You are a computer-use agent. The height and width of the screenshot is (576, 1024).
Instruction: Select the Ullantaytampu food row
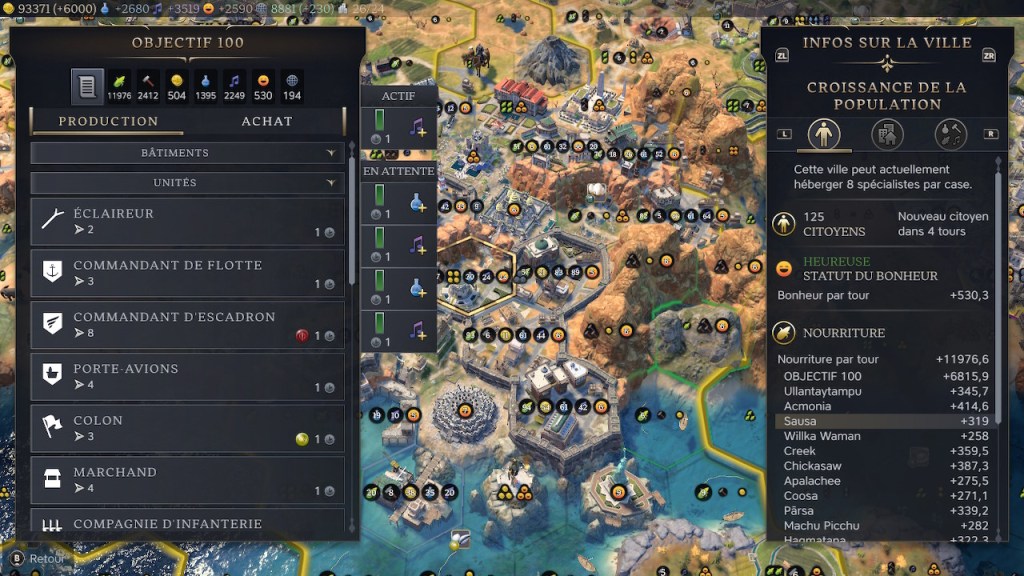click(885, 391)
